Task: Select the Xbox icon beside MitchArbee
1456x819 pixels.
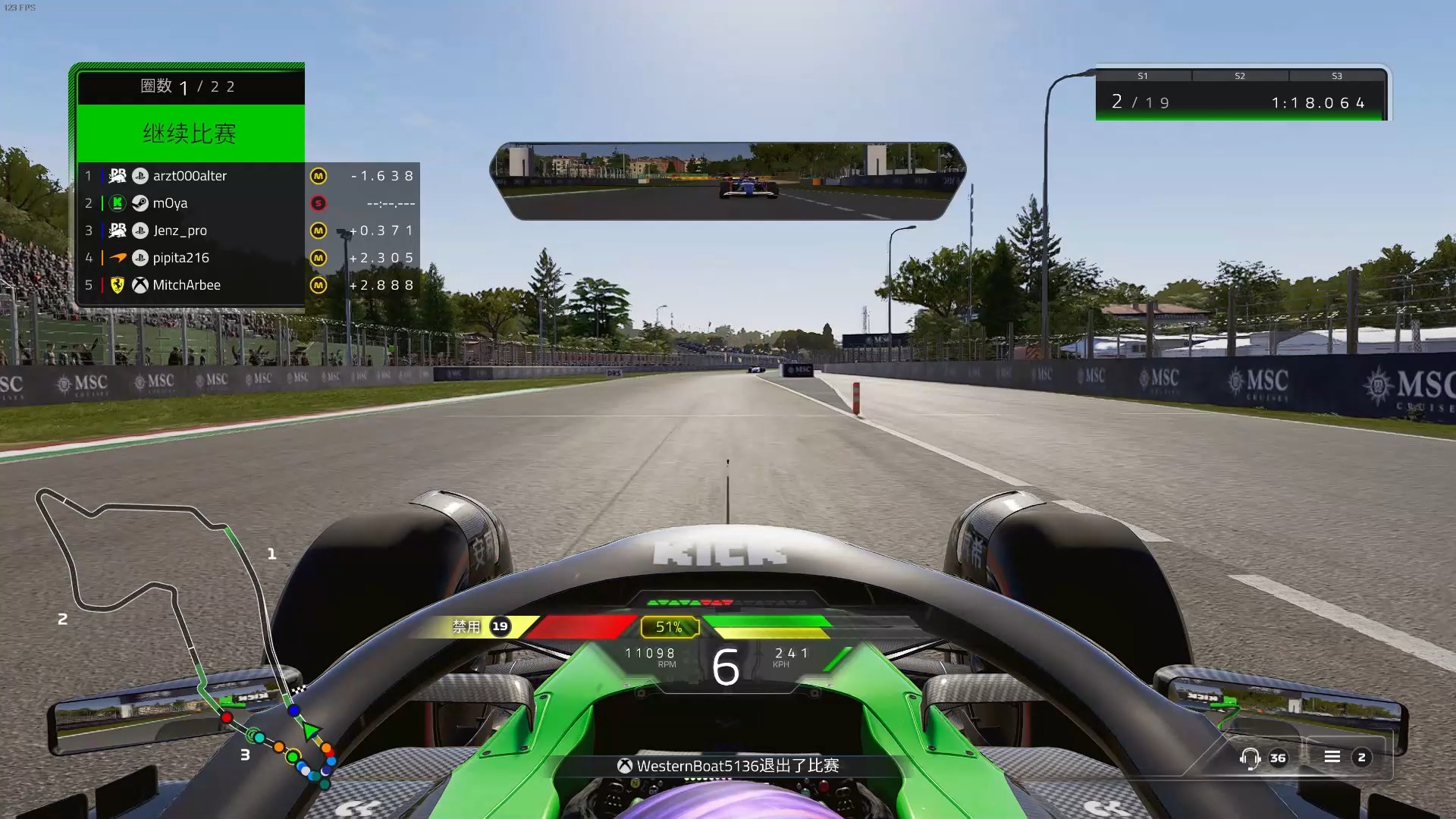Action: (139, 285)
